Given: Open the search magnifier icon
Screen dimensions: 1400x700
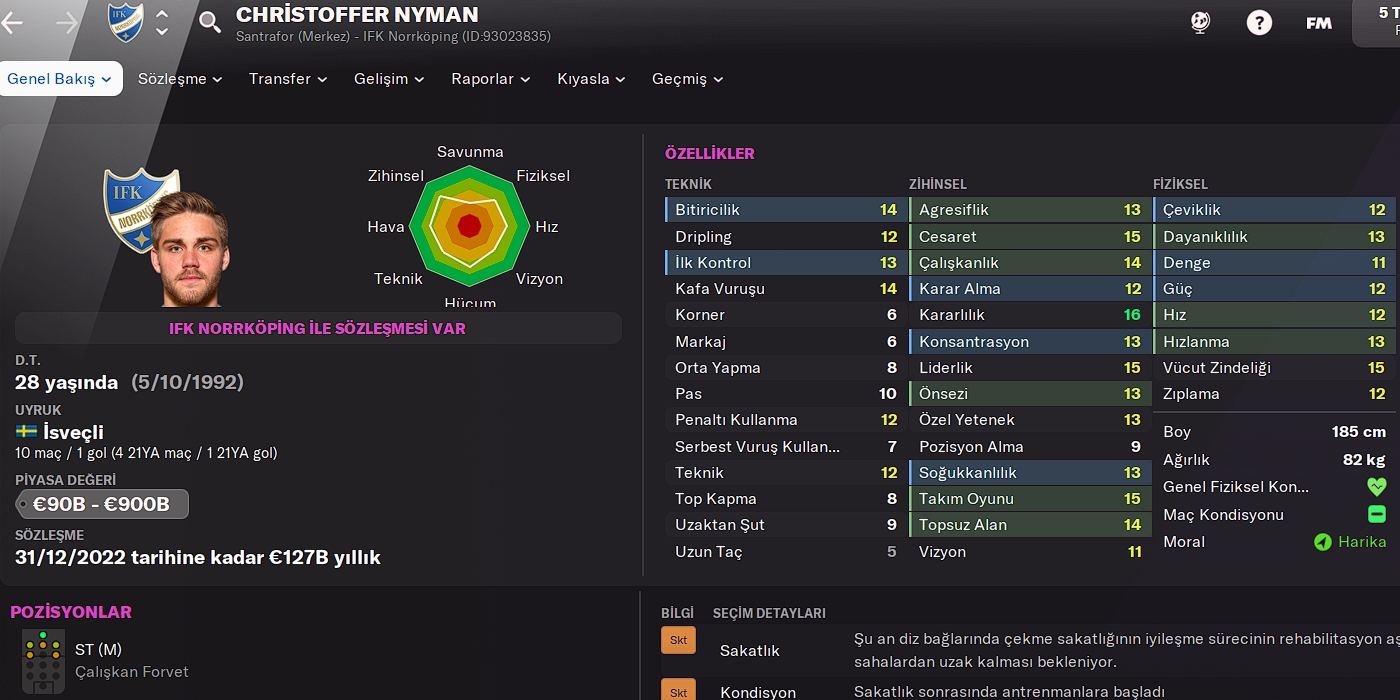Looking at the screenshot, I should pos(210,23).
